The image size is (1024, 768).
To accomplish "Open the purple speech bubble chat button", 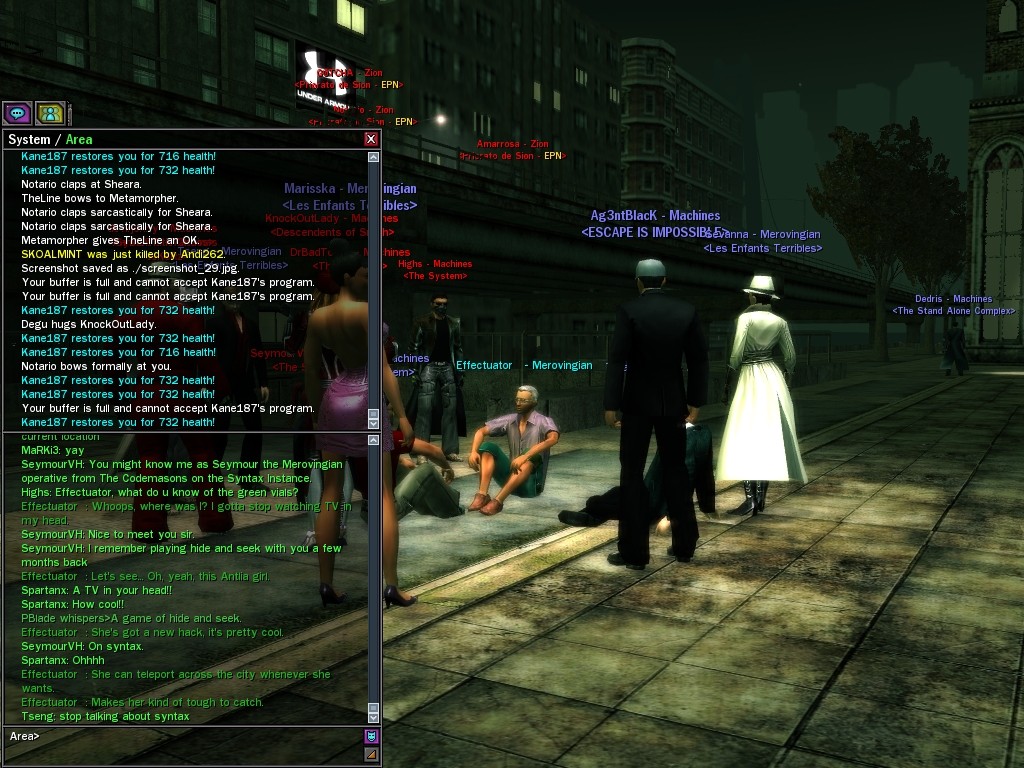I will 17,114.
